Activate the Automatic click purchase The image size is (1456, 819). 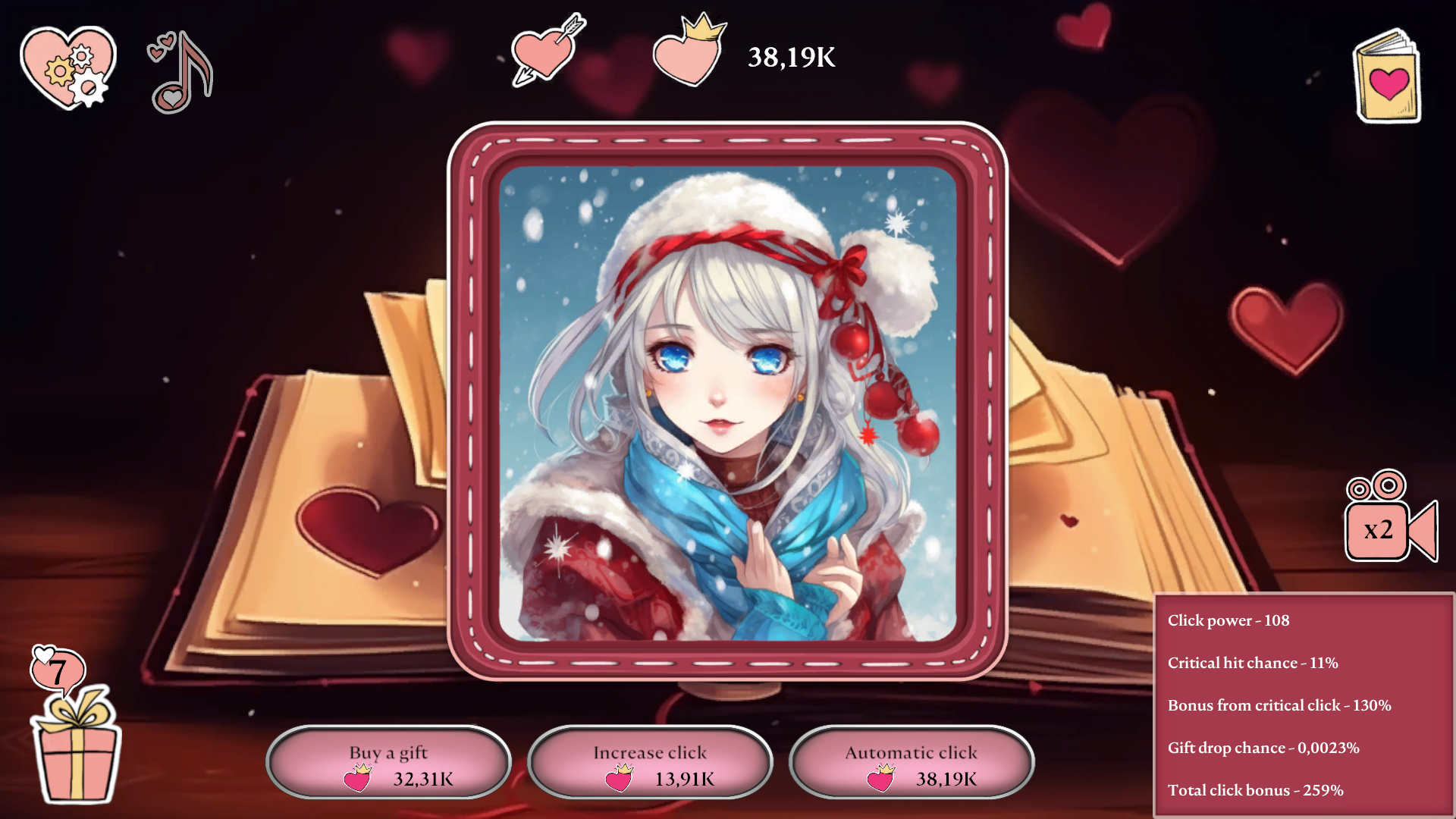coord(911,762)
